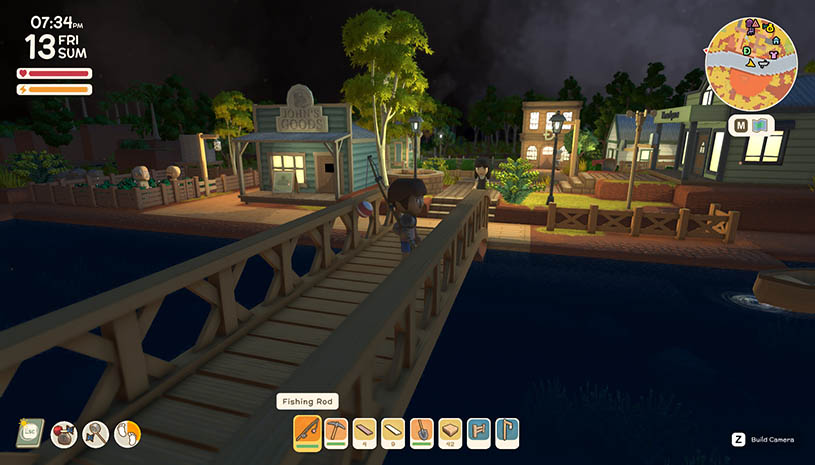
Task: Select the wooden block stack slot
Action: [x=450, y=432]
